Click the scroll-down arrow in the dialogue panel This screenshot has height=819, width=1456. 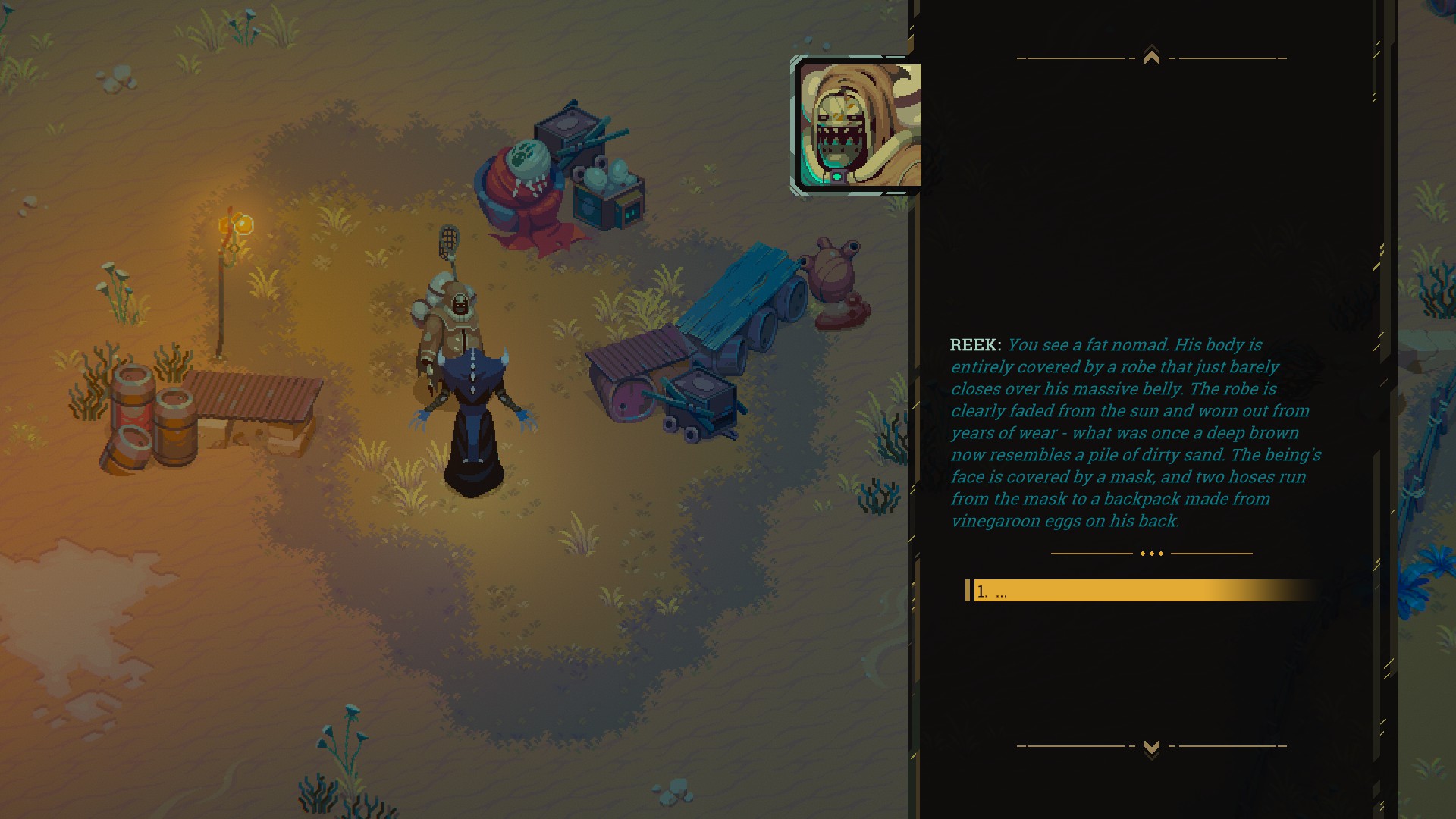coord(1151,748)
